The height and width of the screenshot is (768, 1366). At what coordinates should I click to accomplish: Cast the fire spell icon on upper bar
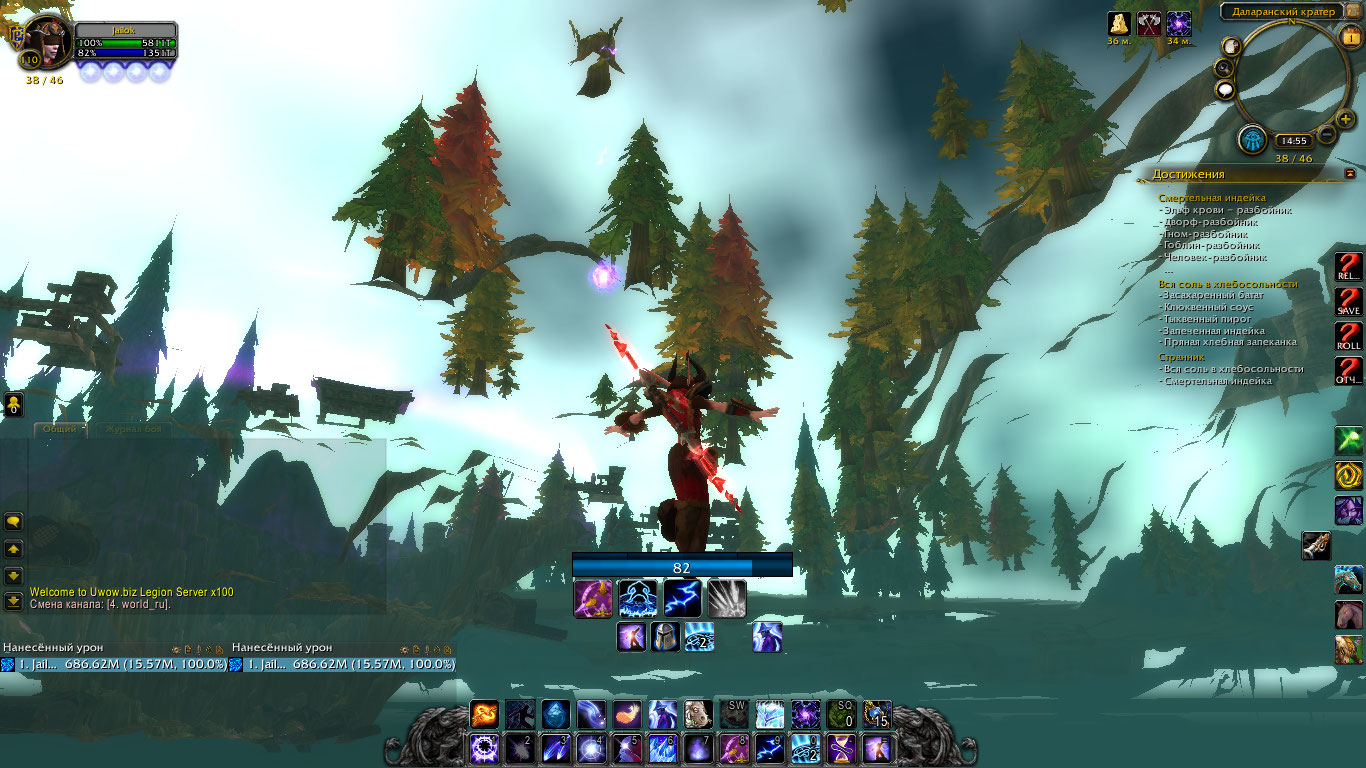point(485,714)
